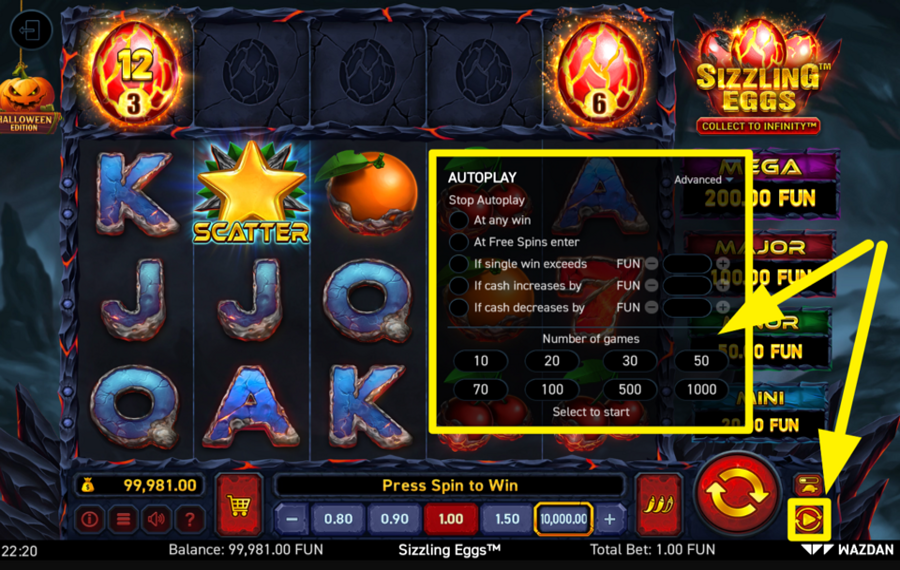Pick the 1000 games option

(701, 389)
